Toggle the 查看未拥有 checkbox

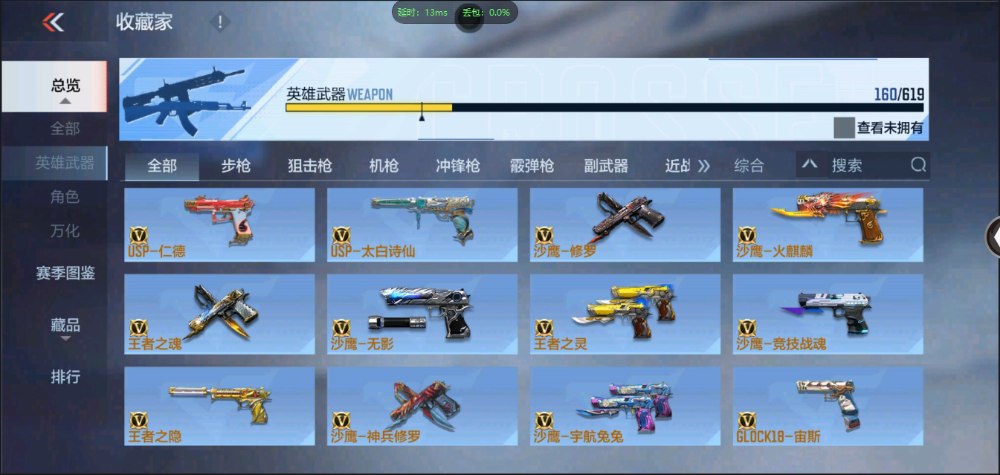pyautogui.click(x=845, y=128)
